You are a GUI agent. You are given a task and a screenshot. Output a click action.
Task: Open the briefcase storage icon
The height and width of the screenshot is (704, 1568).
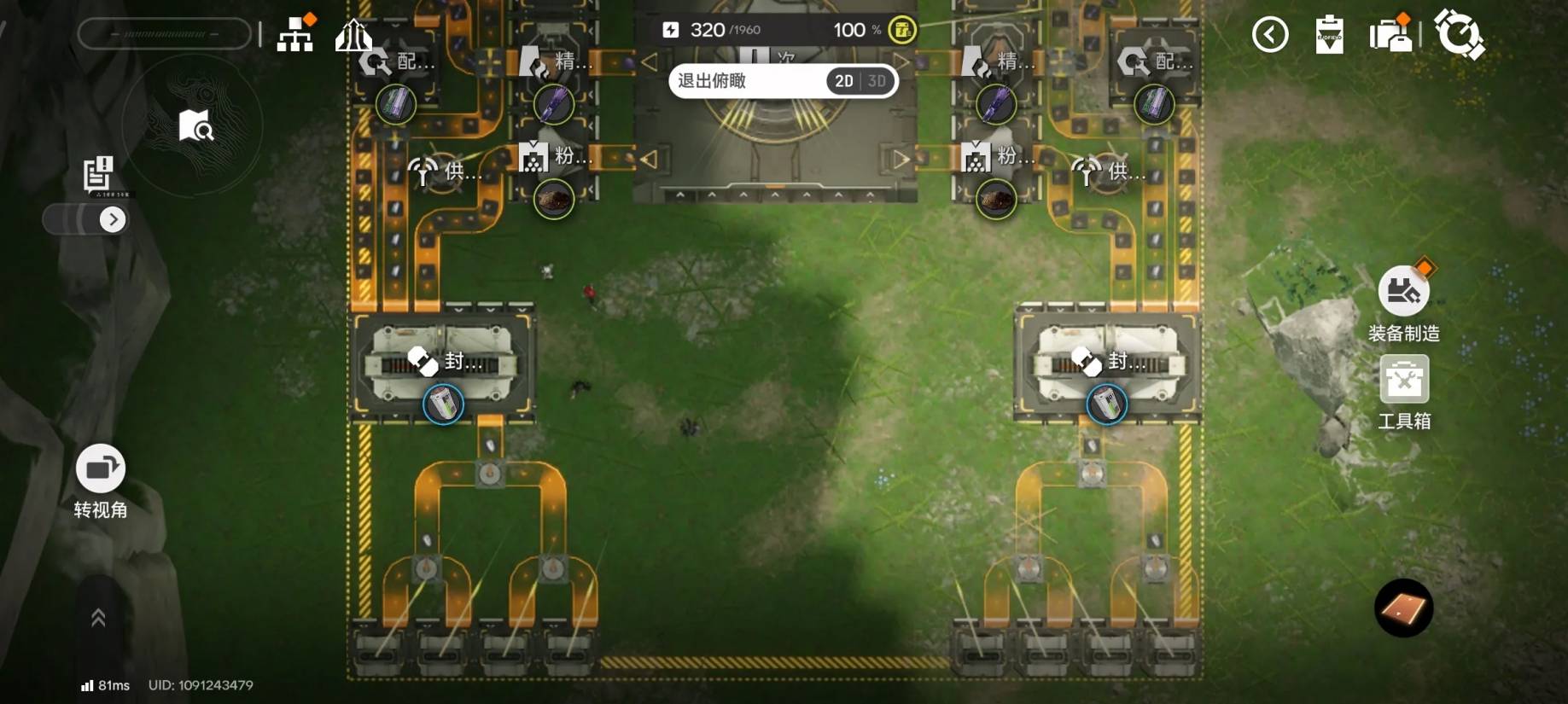pos(1390,35)
